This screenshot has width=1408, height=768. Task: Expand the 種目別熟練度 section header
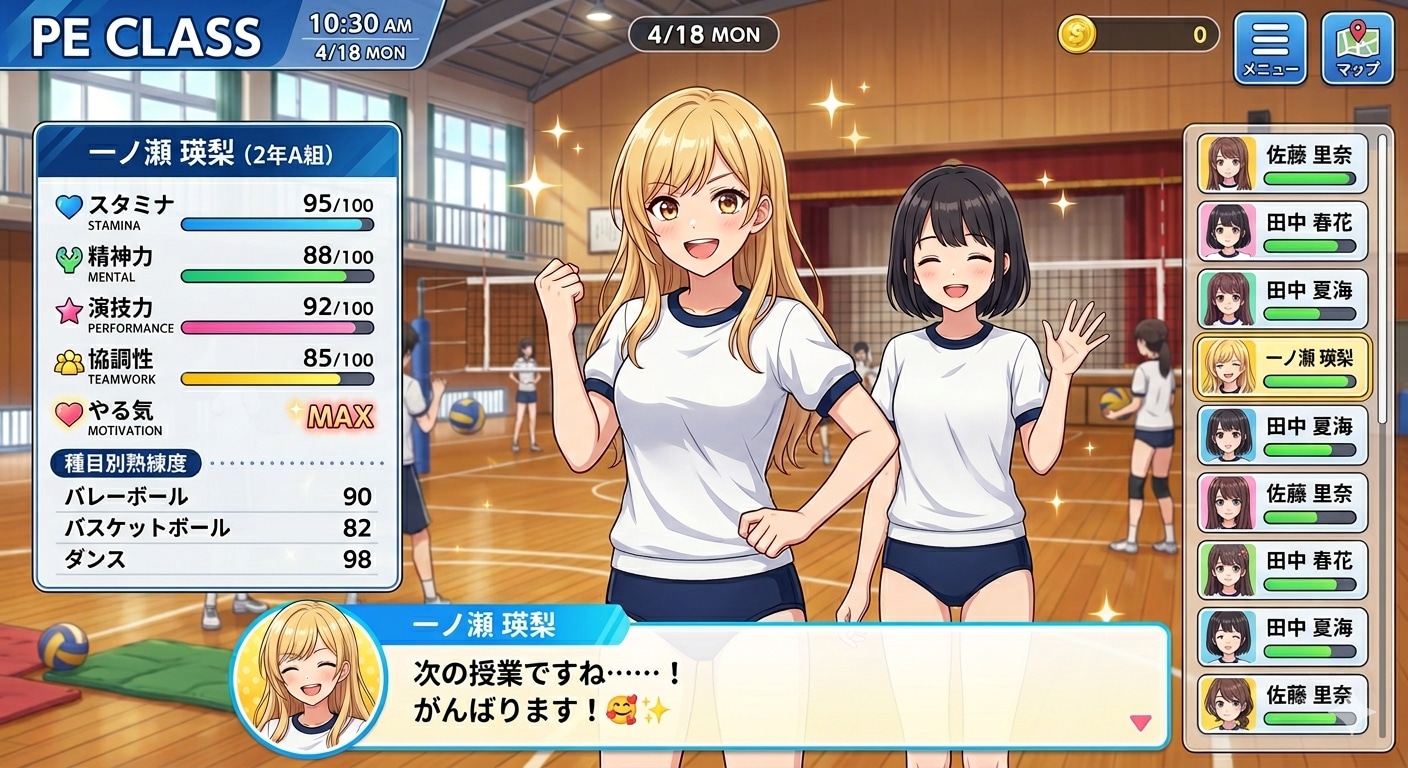click(126, 463)
